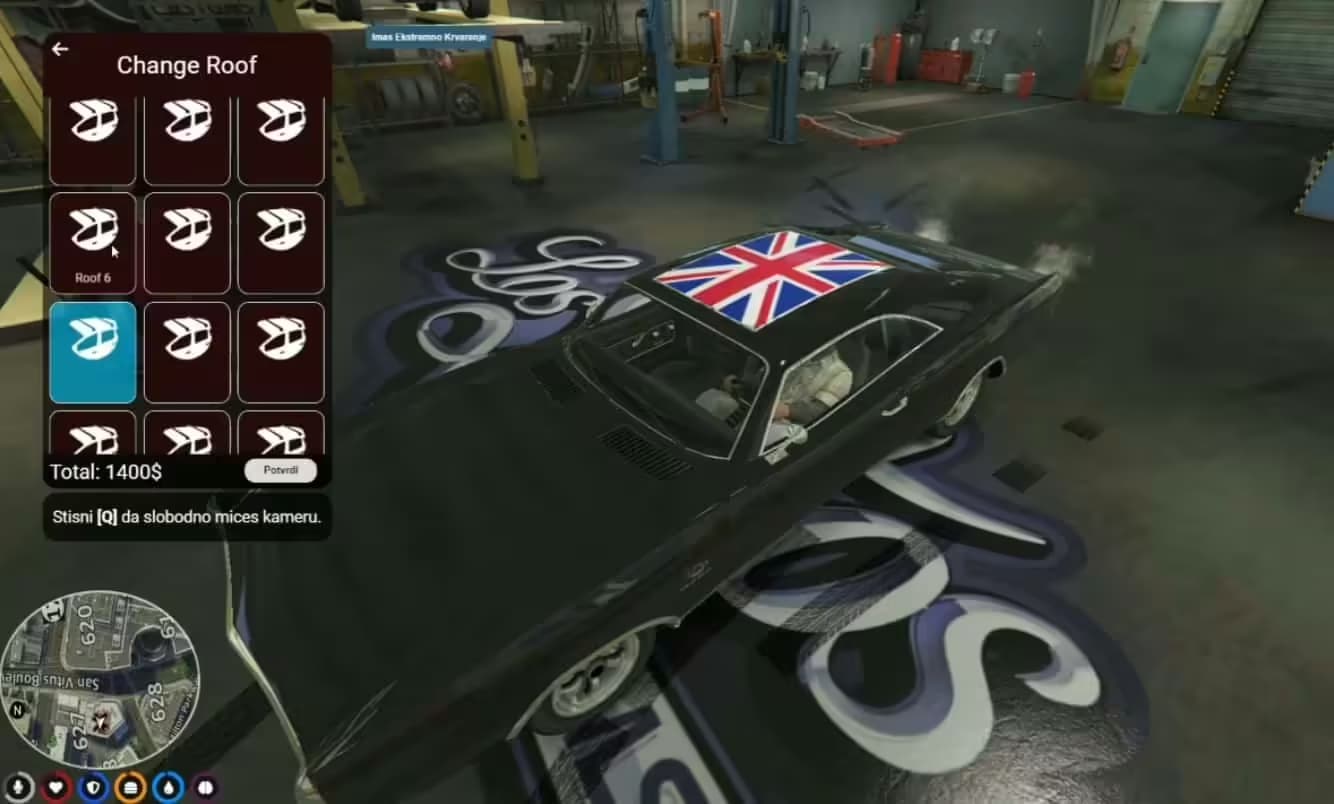Select the Roof 6 tile
This screenshot has width=1334, height=804.
pos(93,242)
